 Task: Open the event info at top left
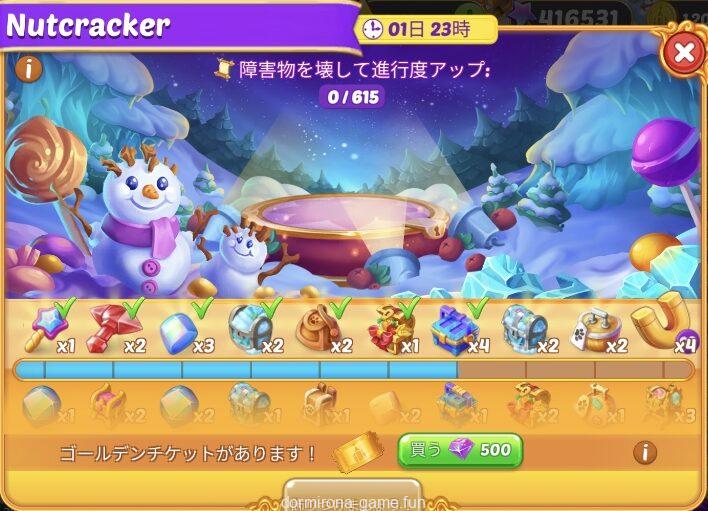27,69
